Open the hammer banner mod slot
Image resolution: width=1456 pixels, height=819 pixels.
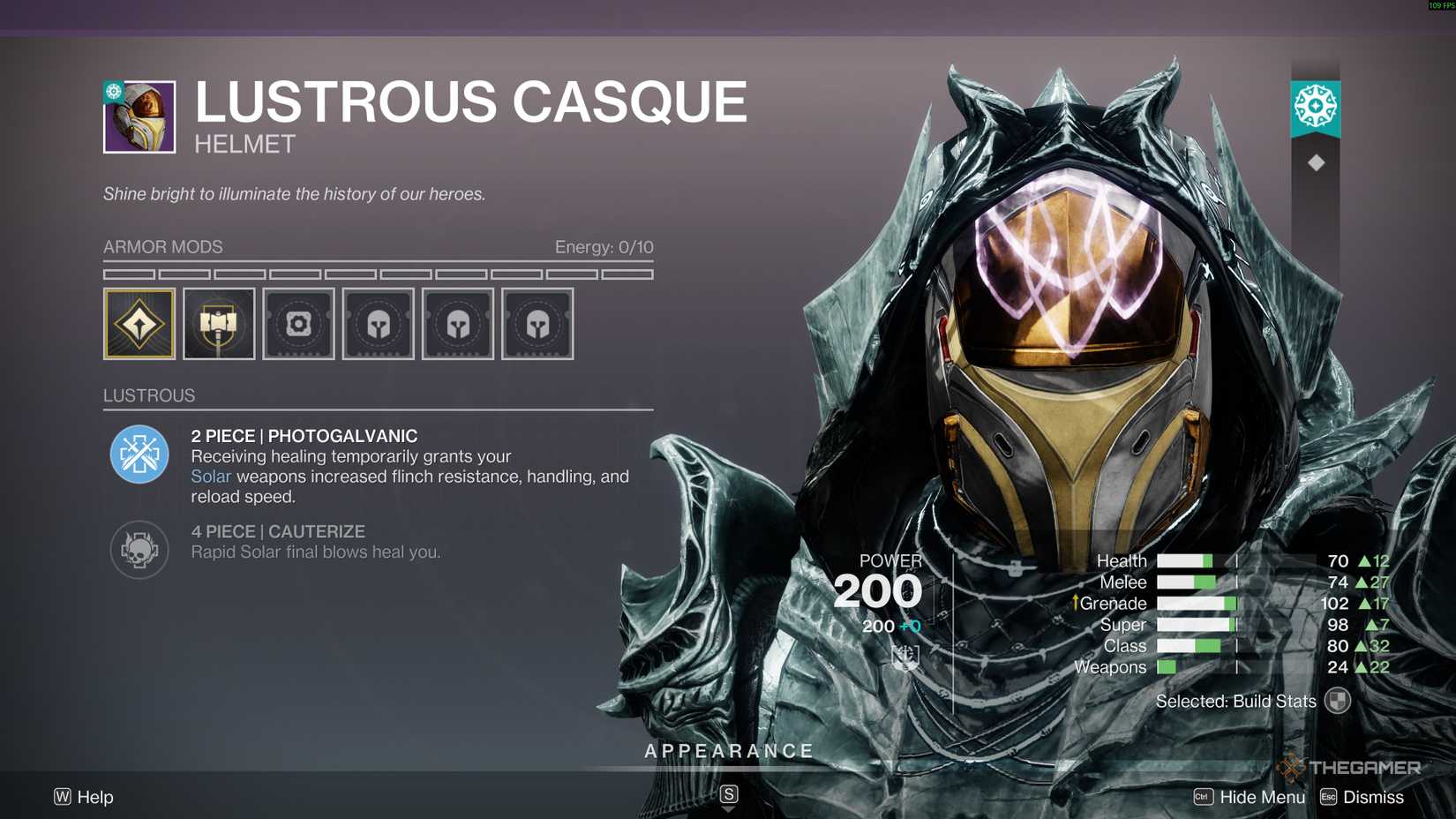tap(219, 324)
